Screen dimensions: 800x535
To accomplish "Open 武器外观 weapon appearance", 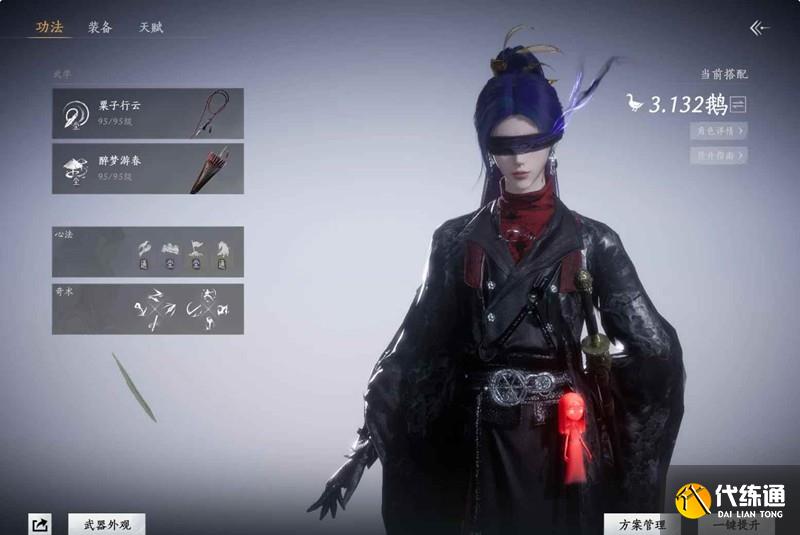I will pyautogui.click(x=107, y=523).
